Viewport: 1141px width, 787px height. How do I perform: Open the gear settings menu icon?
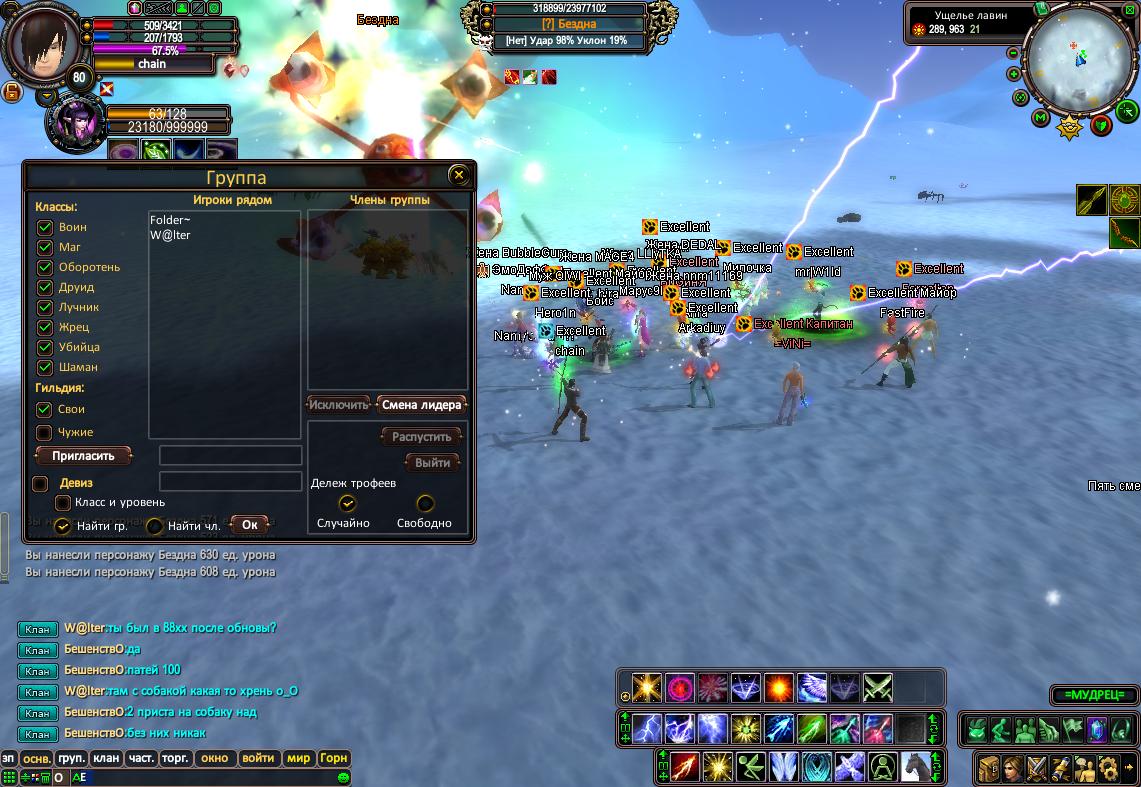[1107, 768]
